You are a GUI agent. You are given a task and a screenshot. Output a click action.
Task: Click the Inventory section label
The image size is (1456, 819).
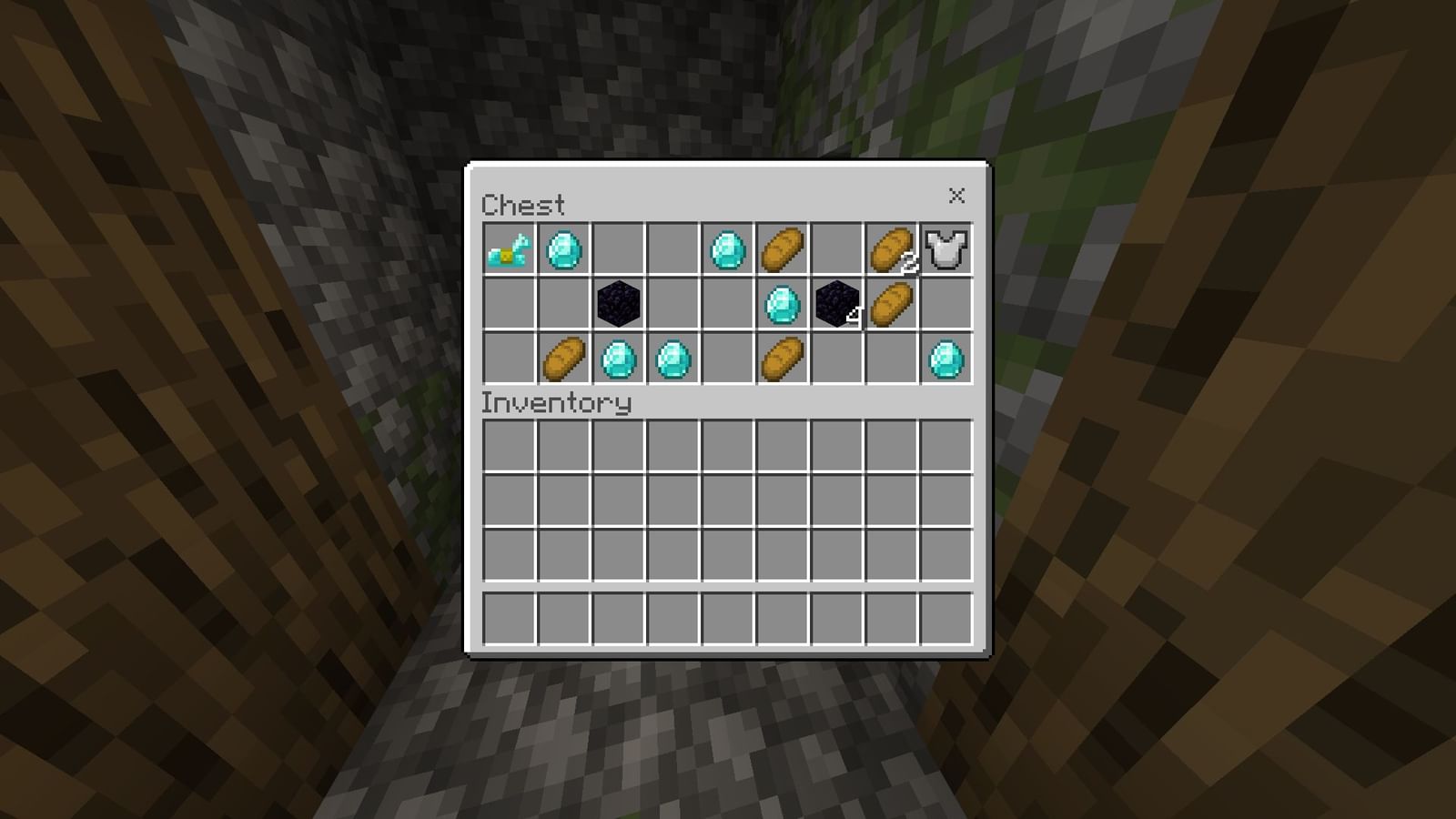click(557, 402)
